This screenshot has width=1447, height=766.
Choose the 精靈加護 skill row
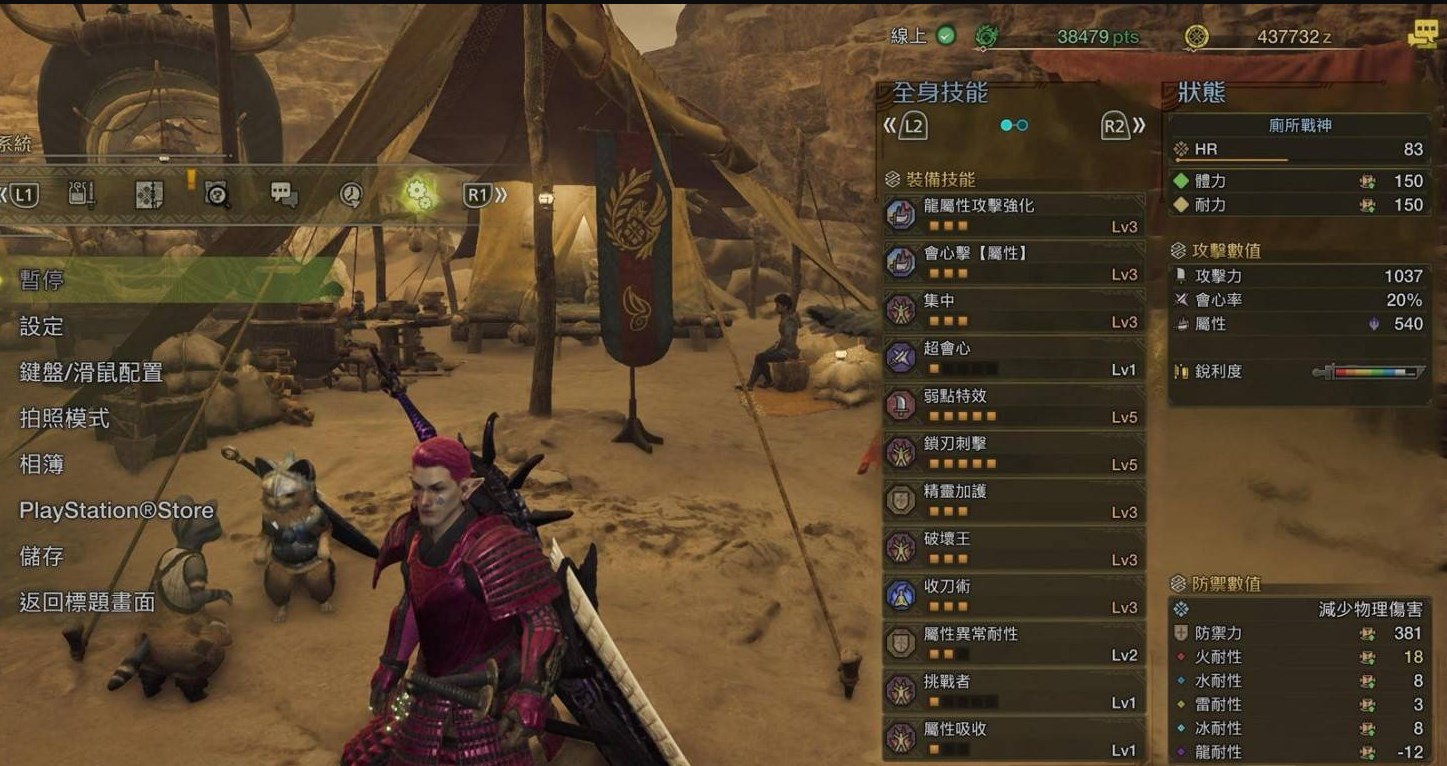click(x=1014, y=500)
